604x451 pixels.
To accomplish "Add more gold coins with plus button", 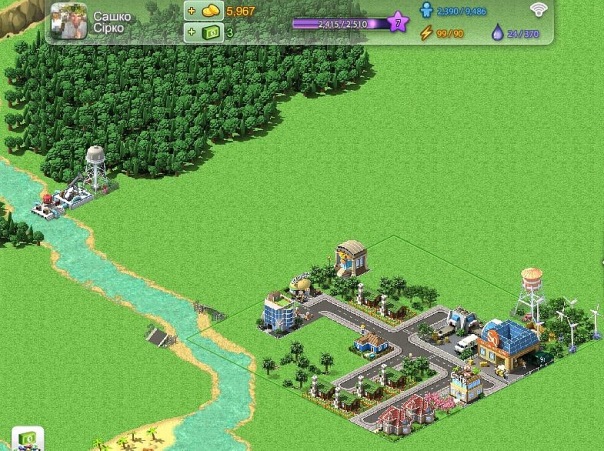I will click(x=191, y=11).
